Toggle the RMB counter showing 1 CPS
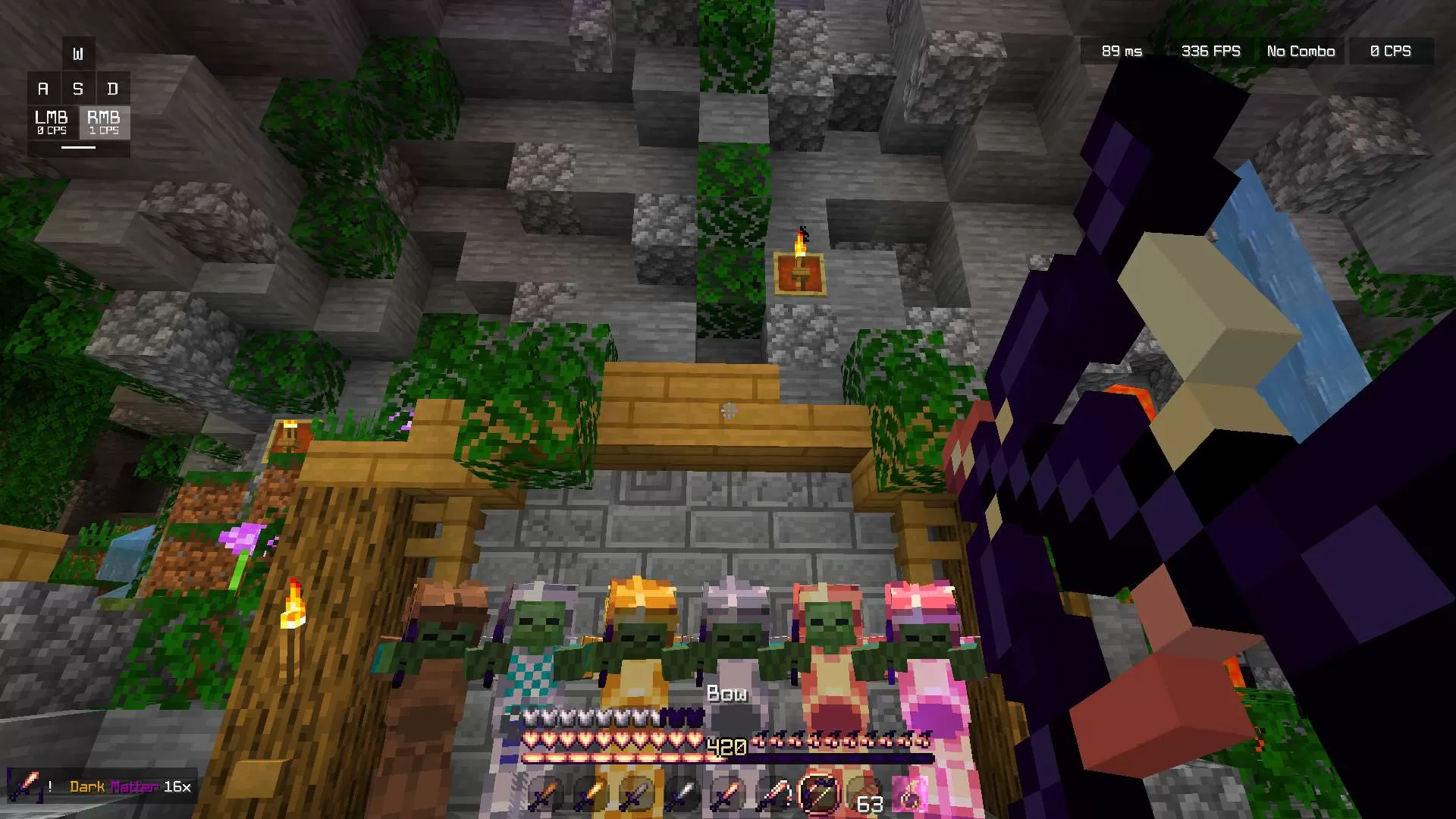Image resolution: width=1456 pixels, height=819 pixels. [105, 124]
